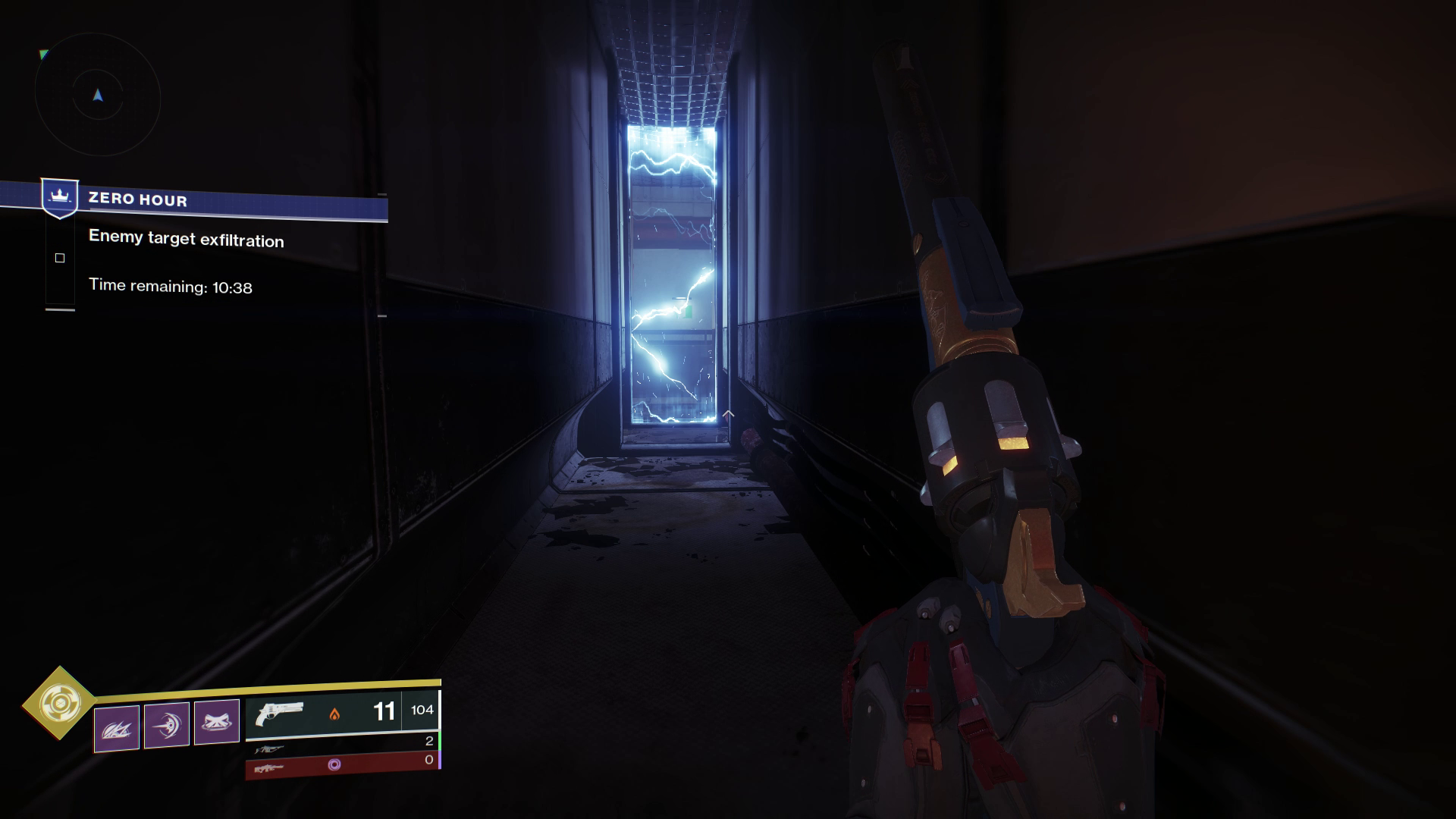1456x819 pixels.
Task: Click the crown emblem on the Zero Hour banner
Action: (58, 196)
